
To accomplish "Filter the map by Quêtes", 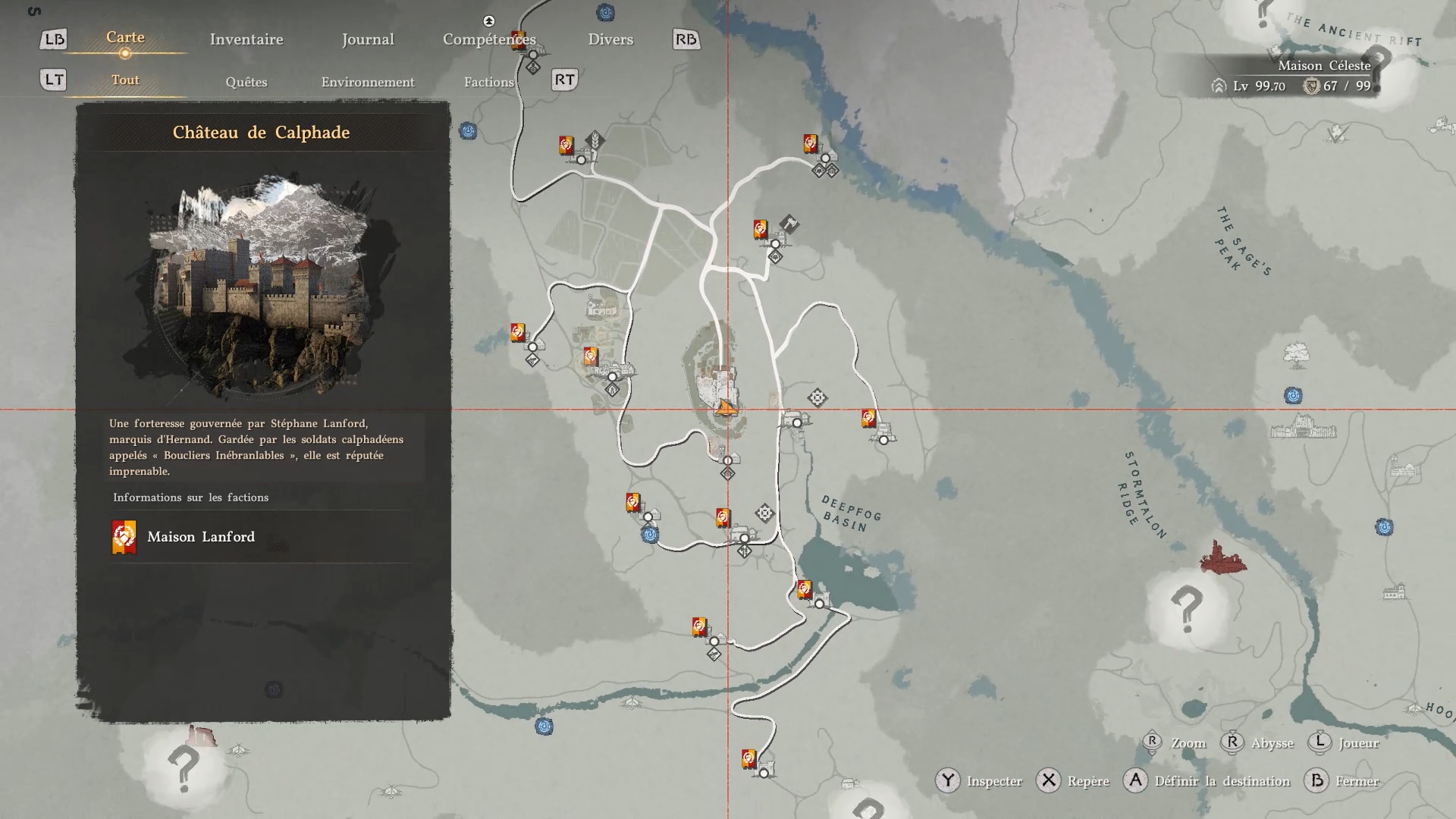I will coord(246,82).
